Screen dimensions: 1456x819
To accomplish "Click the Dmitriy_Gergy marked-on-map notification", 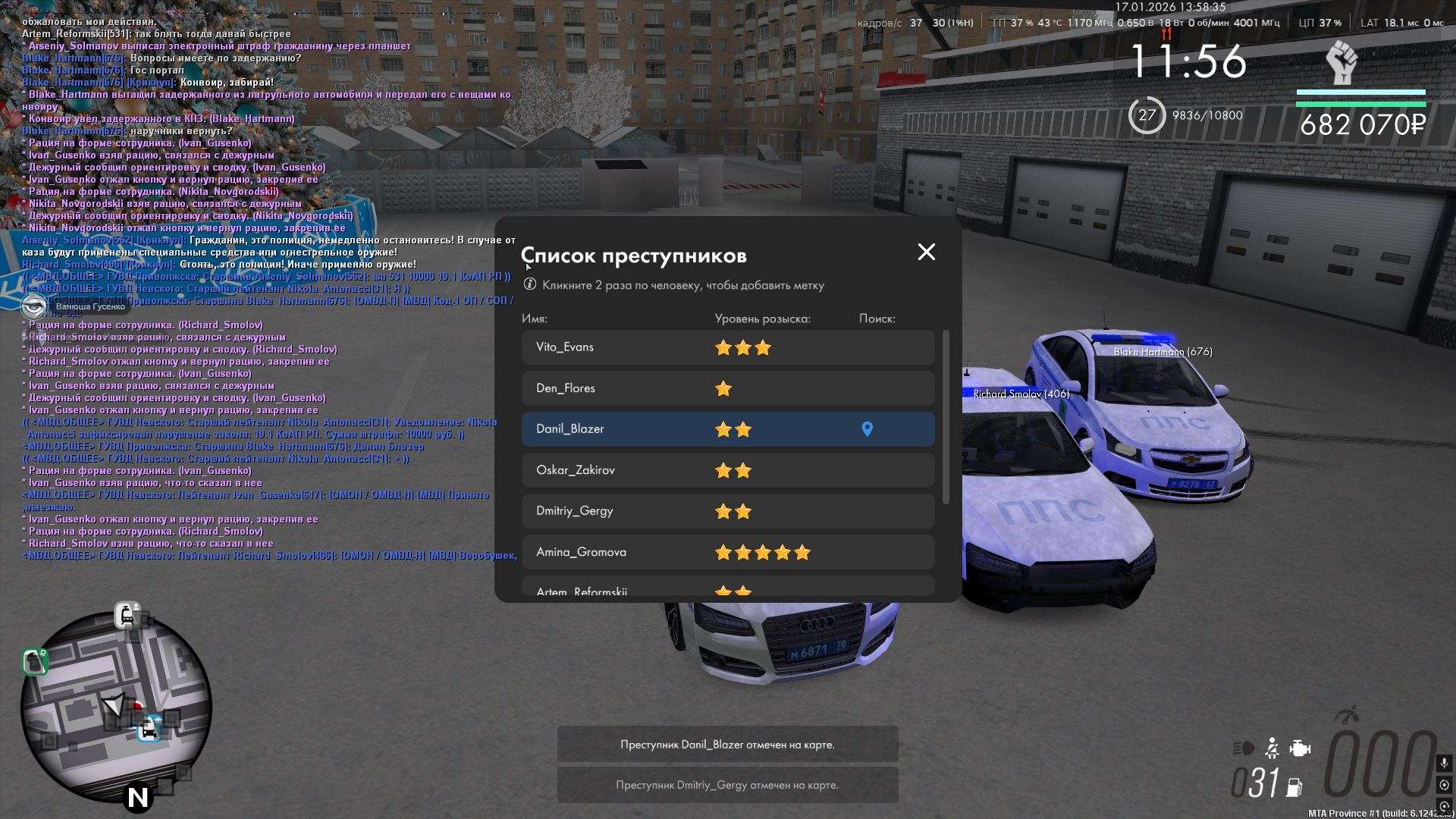I will point(727,785).
